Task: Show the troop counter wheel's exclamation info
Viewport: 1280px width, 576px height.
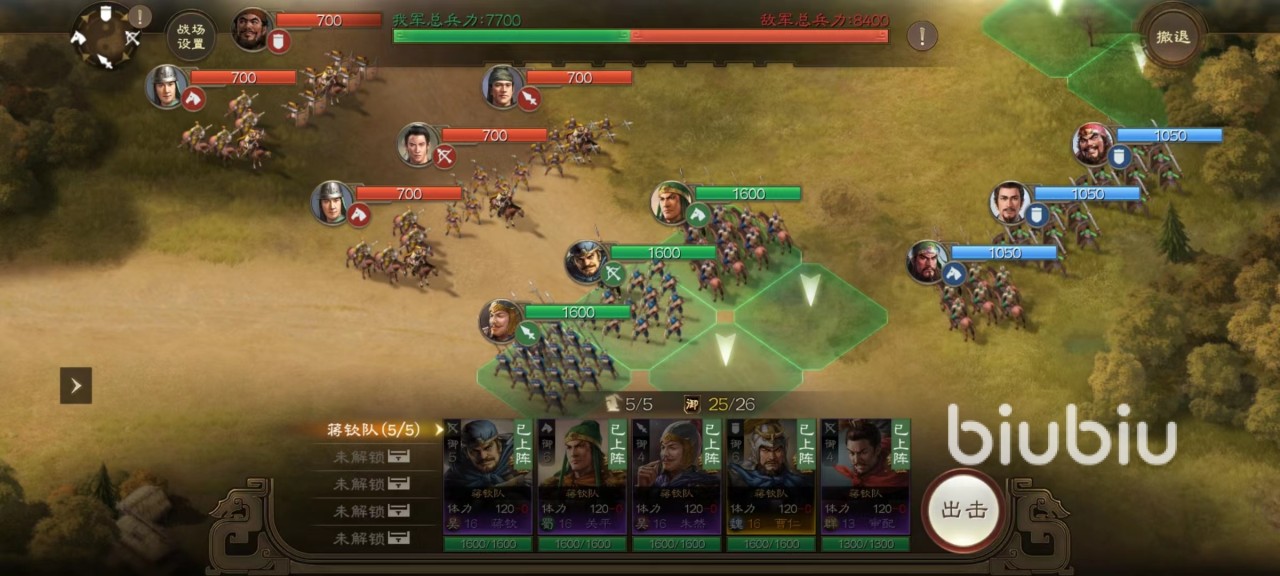Action: tap(140, 16)
